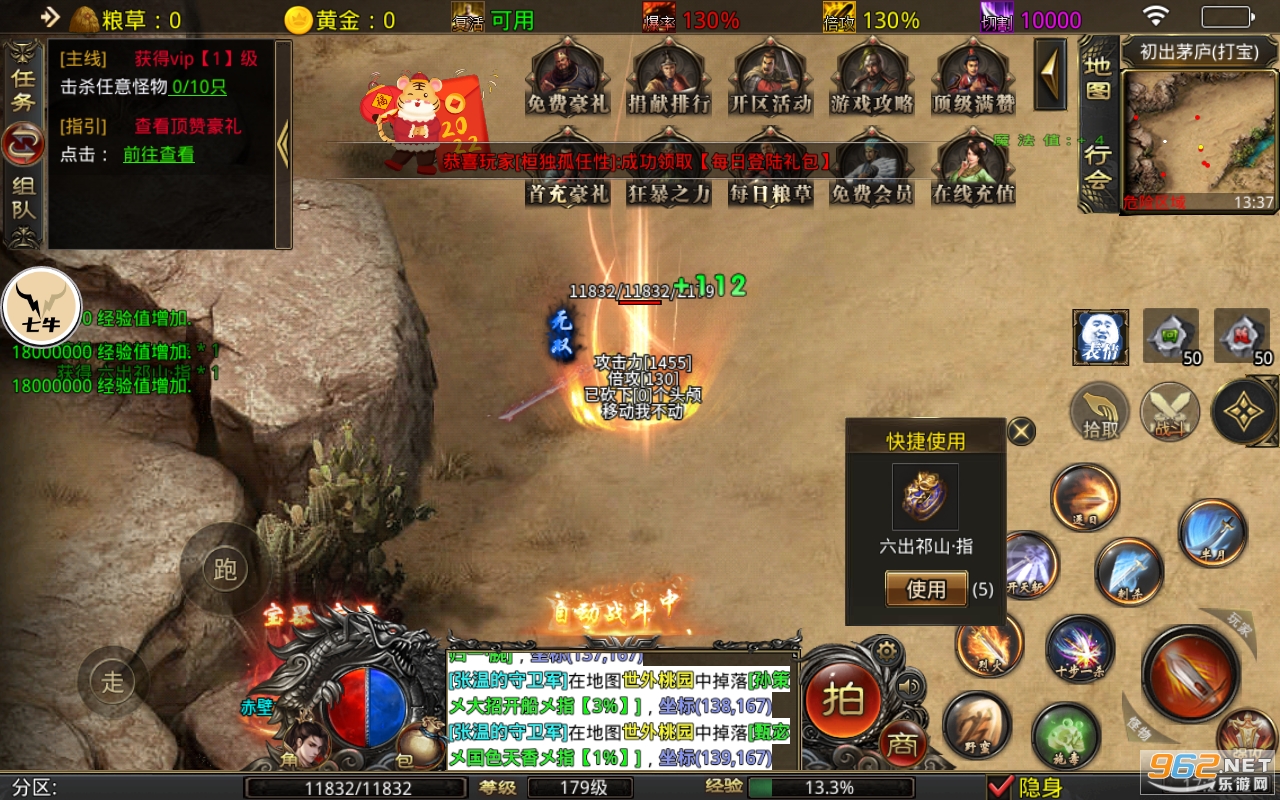The height and width of the screenshot is (800, 1280).
Task: Toggle 跑 (run) movement mode
Action: pos(225,570)
